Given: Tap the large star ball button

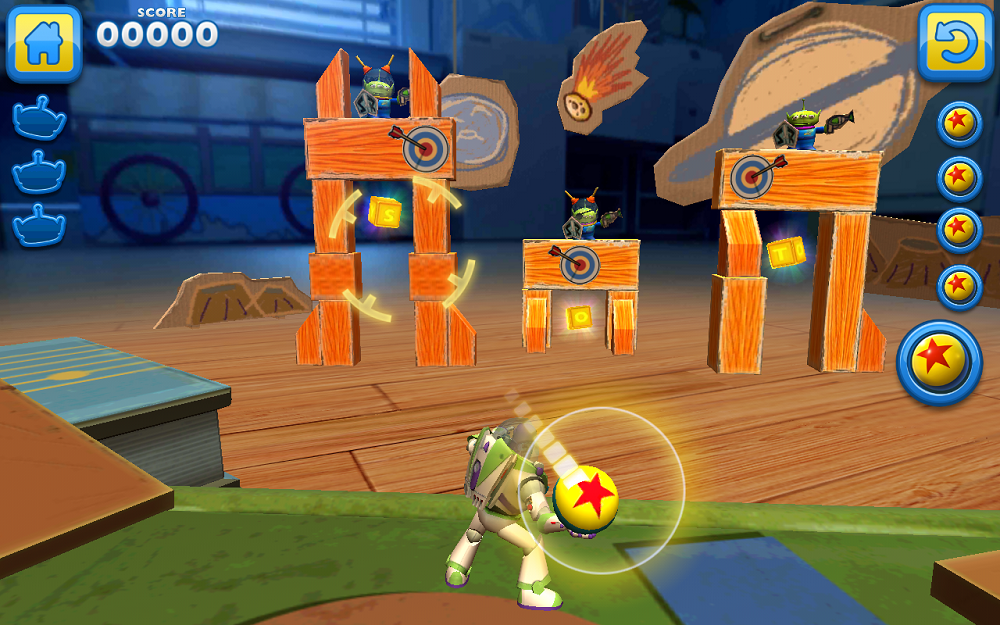Looking at the screenshot, I should tap(940, 362).
